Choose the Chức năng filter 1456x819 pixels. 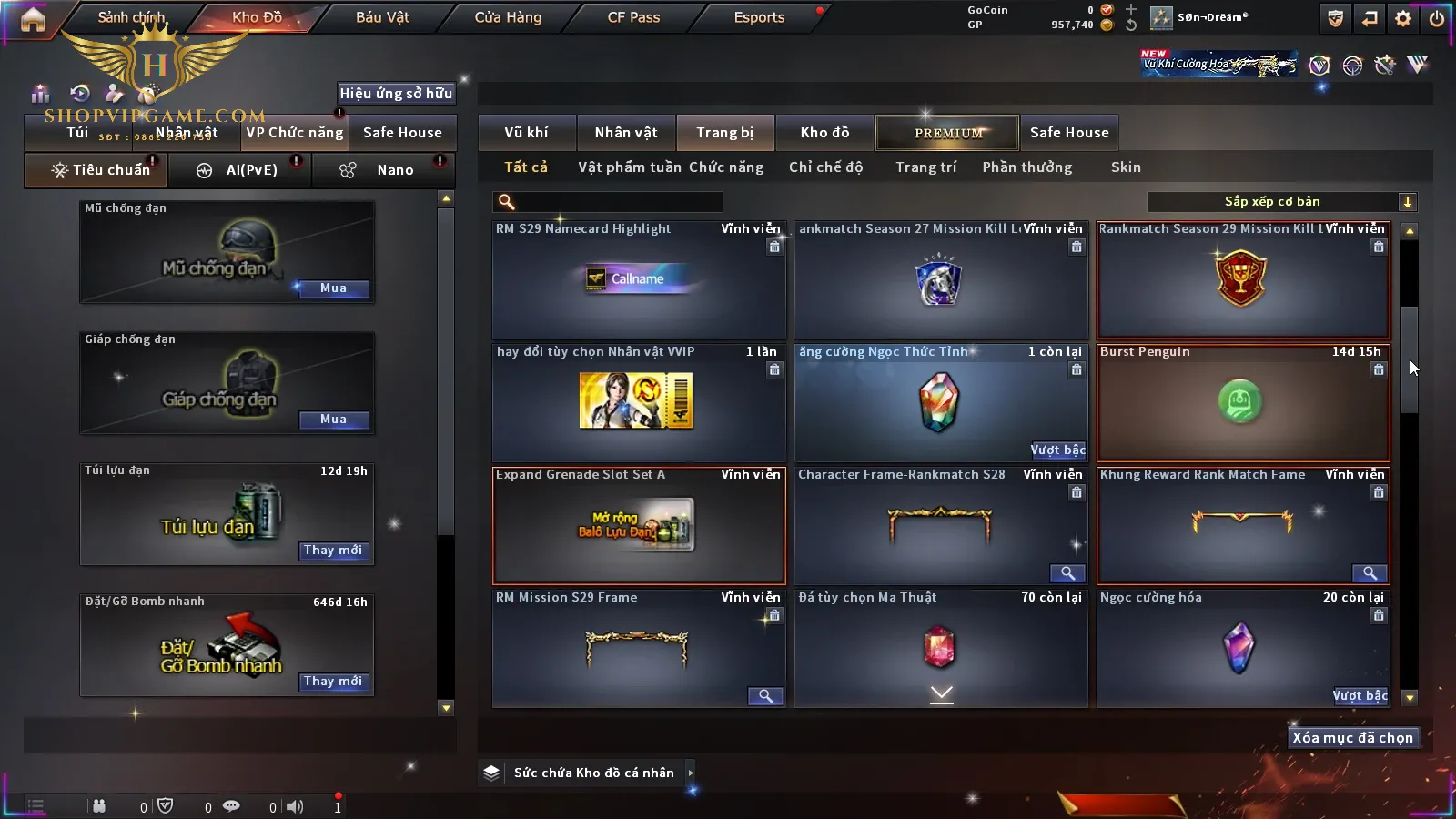(726, 167)
